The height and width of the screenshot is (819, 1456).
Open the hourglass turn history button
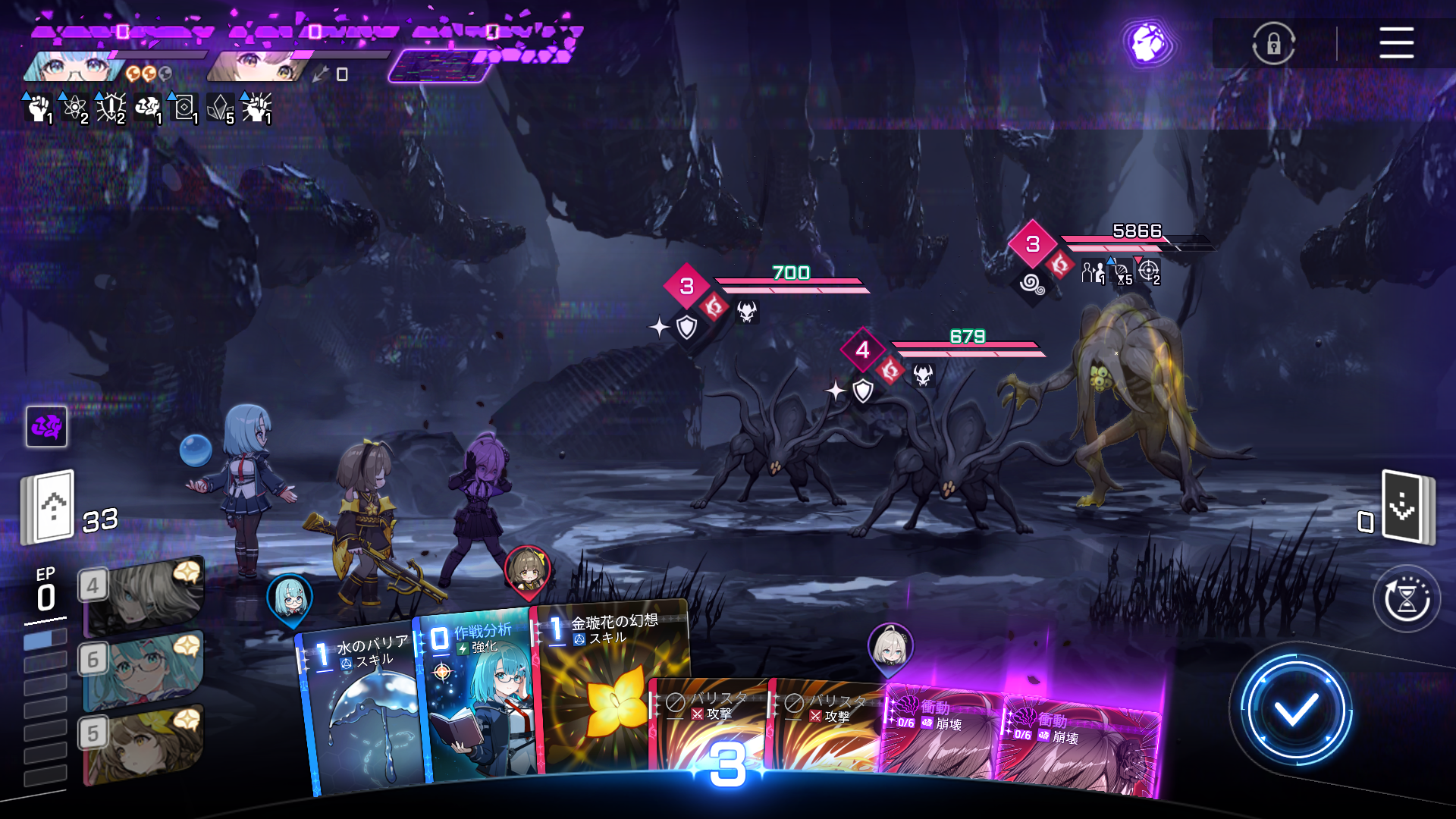point(1407,599)
